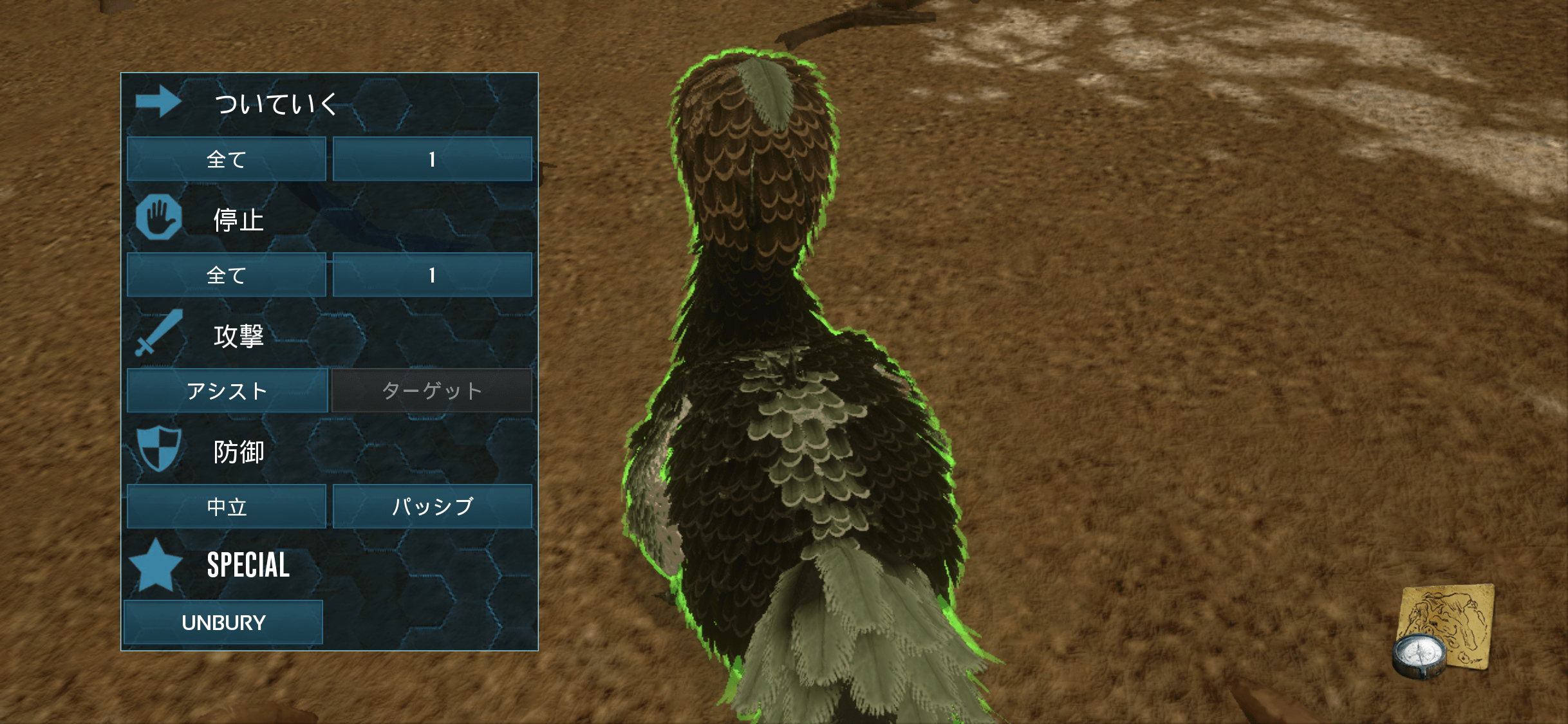Select 全て under the ついていく follow command
Image resolution: width=1568 pixels, height=724 pixels.
[227, 159]
